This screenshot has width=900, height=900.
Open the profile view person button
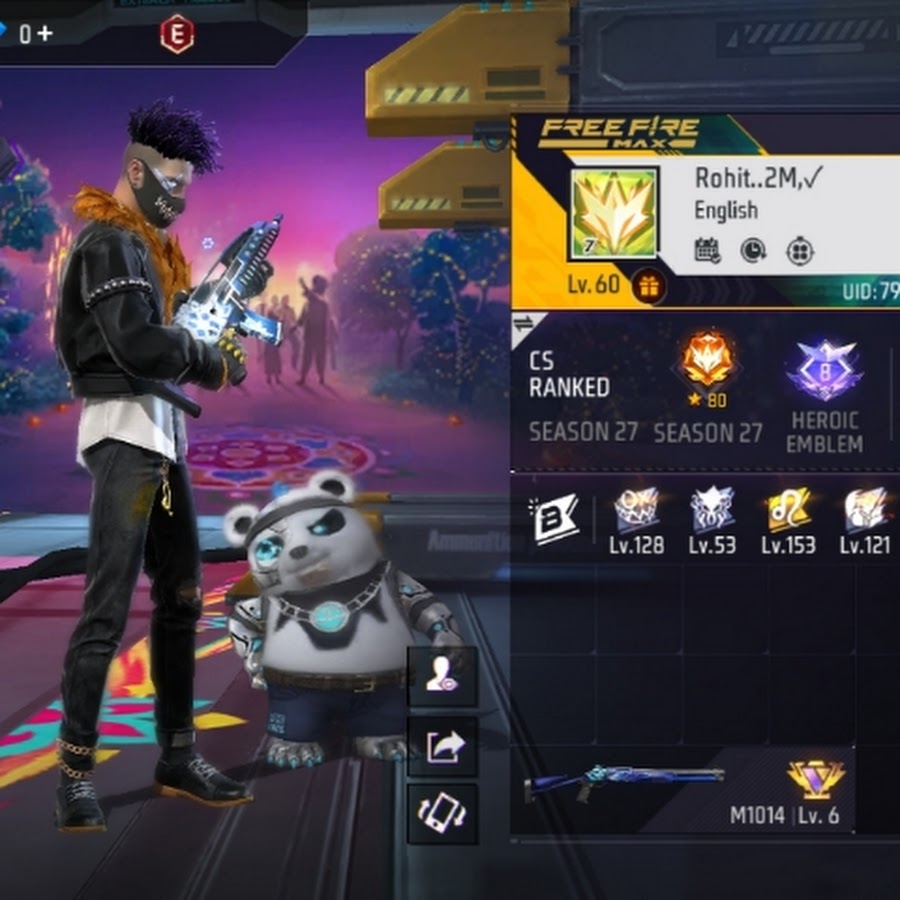(x=442, y=677)
